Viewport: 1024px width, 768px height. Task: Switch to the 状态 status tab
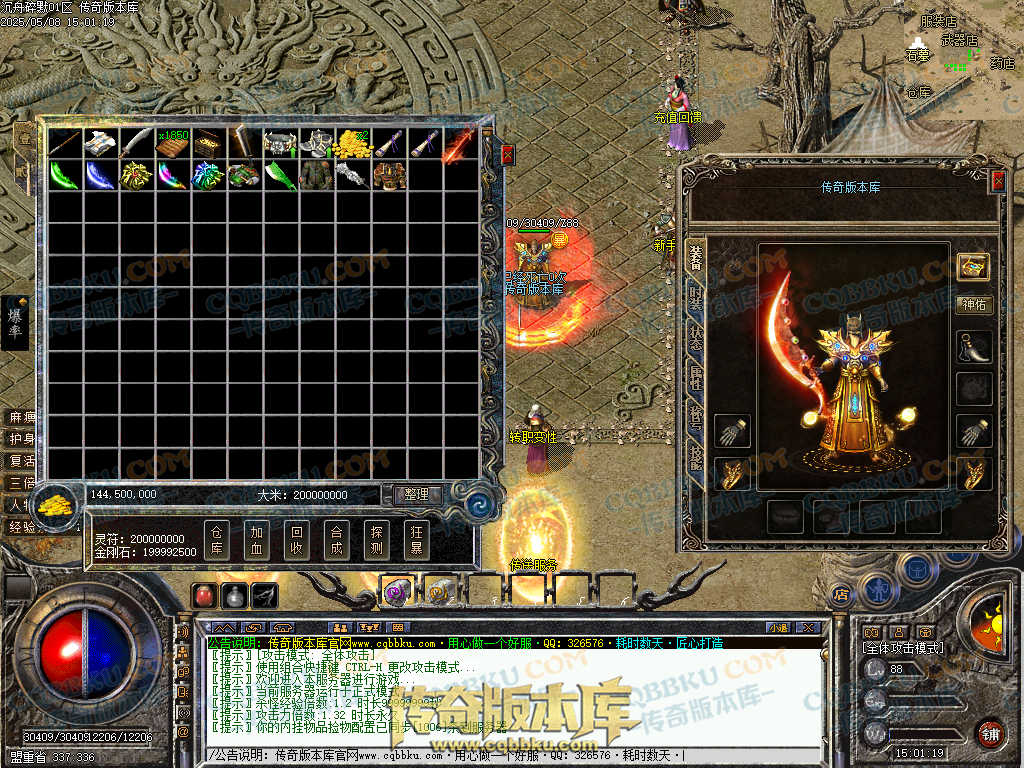click(696, 337)
